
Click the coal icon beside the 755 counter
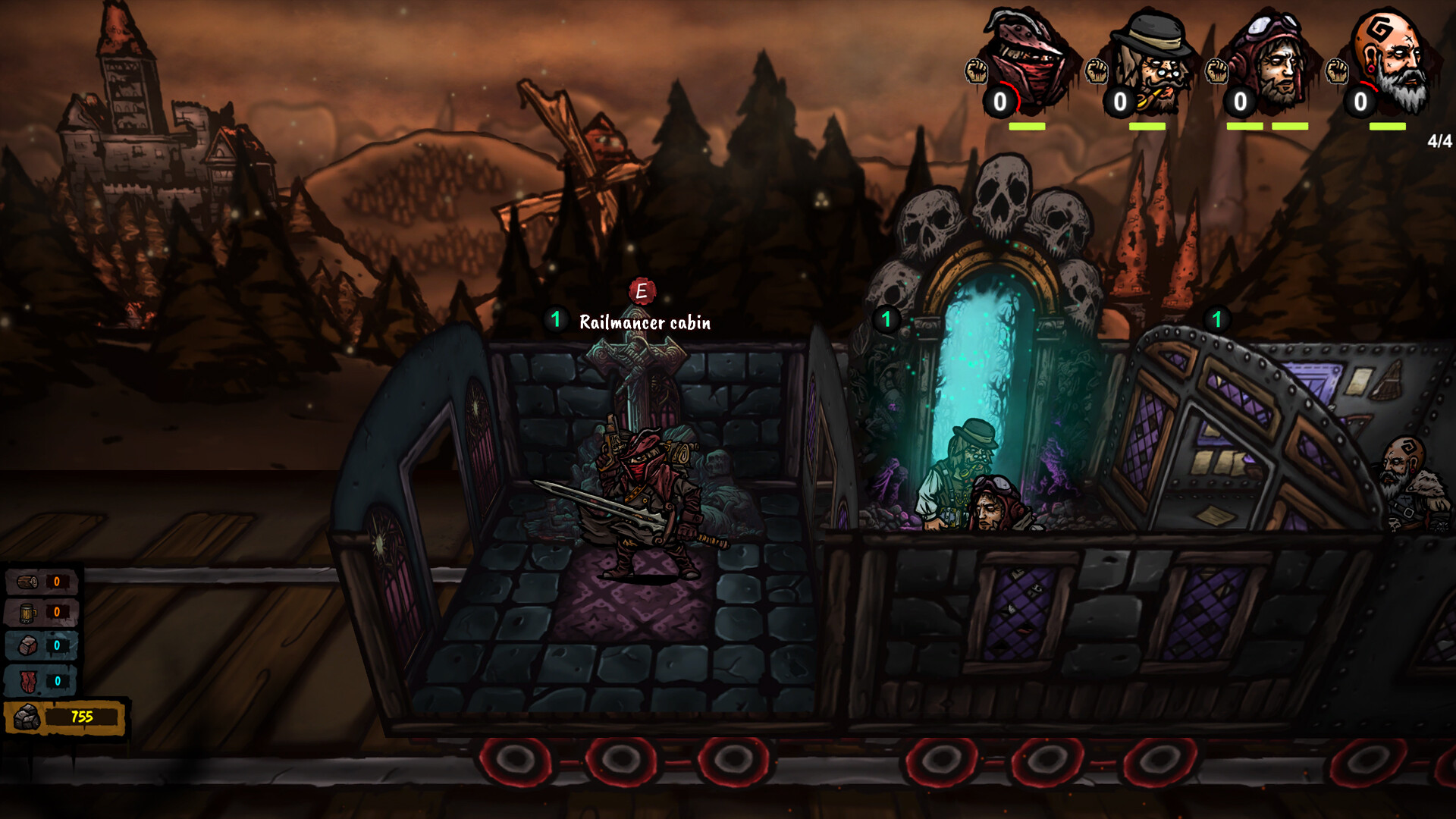[x=28, y=715]
